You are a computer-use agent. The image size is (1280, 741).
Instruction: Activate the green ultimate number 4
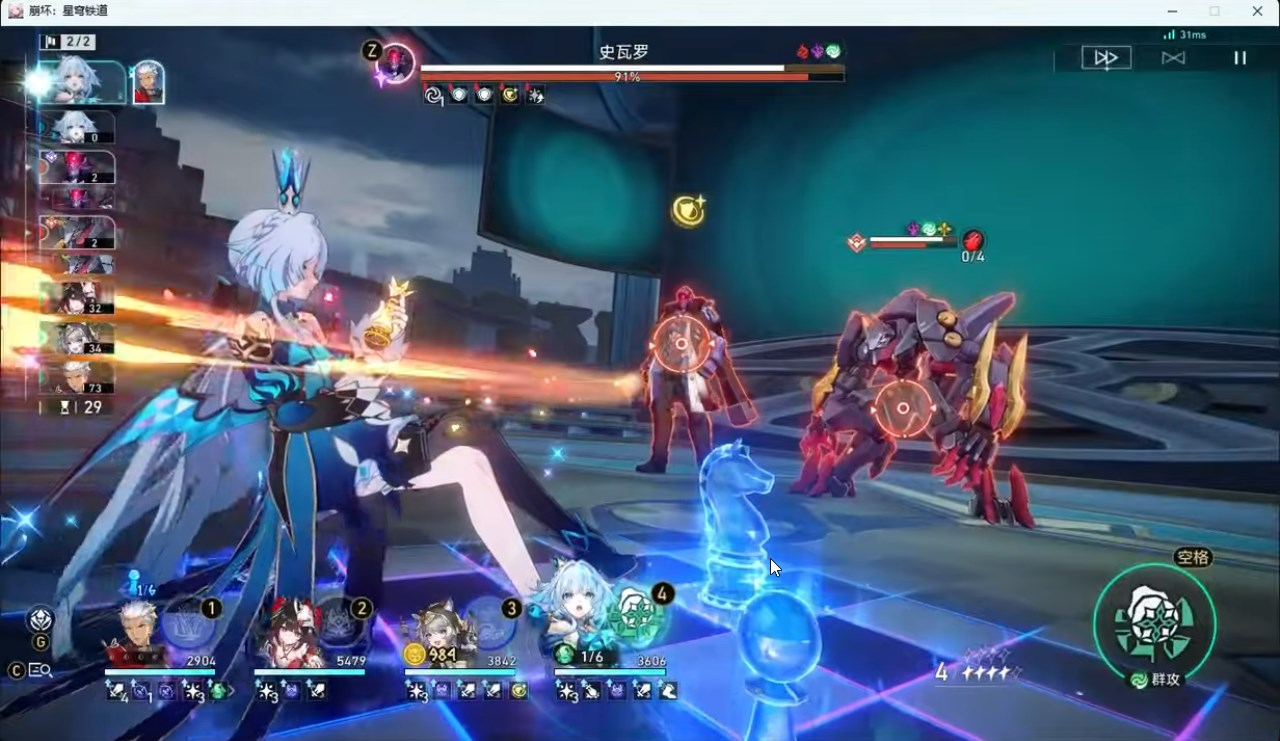point(638,615)
